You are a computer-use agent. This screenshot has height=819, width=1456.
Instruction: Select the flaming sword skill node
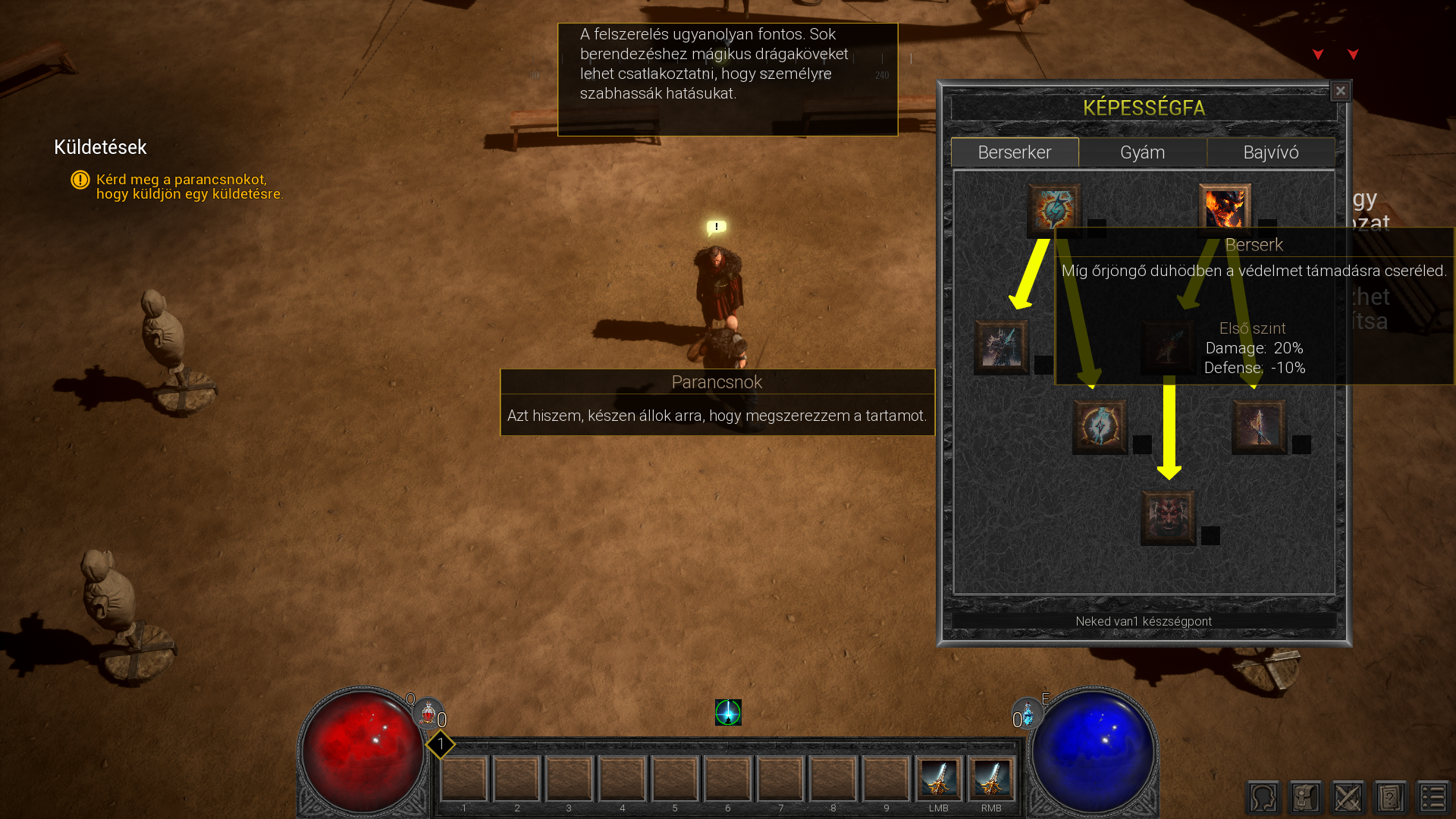pos(1259,427)
